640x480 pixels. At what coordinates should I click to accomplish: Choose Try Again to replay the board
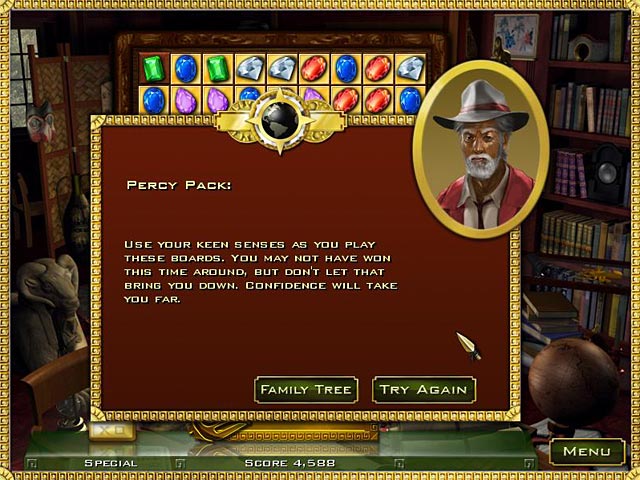pos(423,389)
